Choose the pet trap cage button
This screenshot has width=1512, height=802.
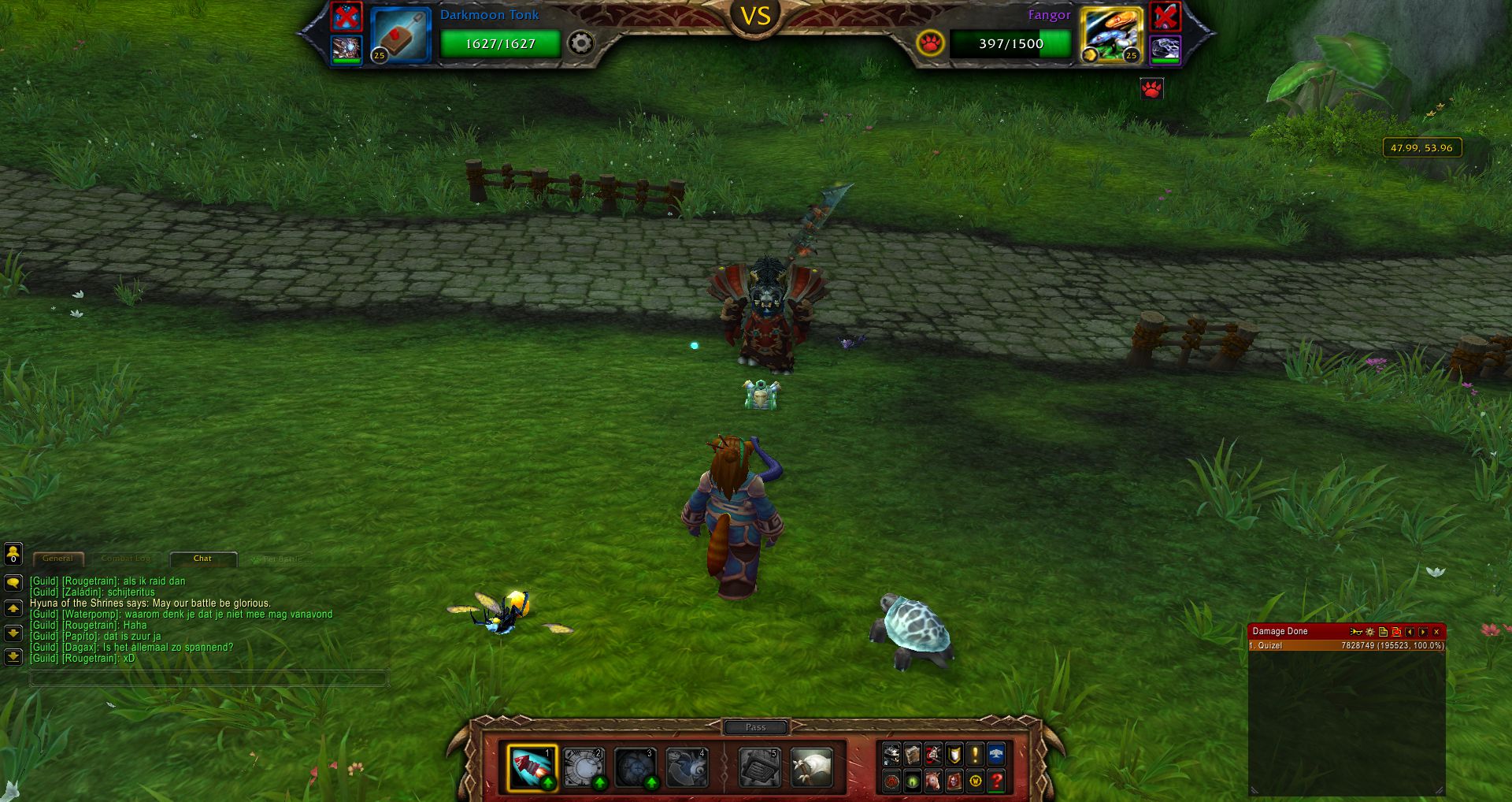tap(759, 767)
